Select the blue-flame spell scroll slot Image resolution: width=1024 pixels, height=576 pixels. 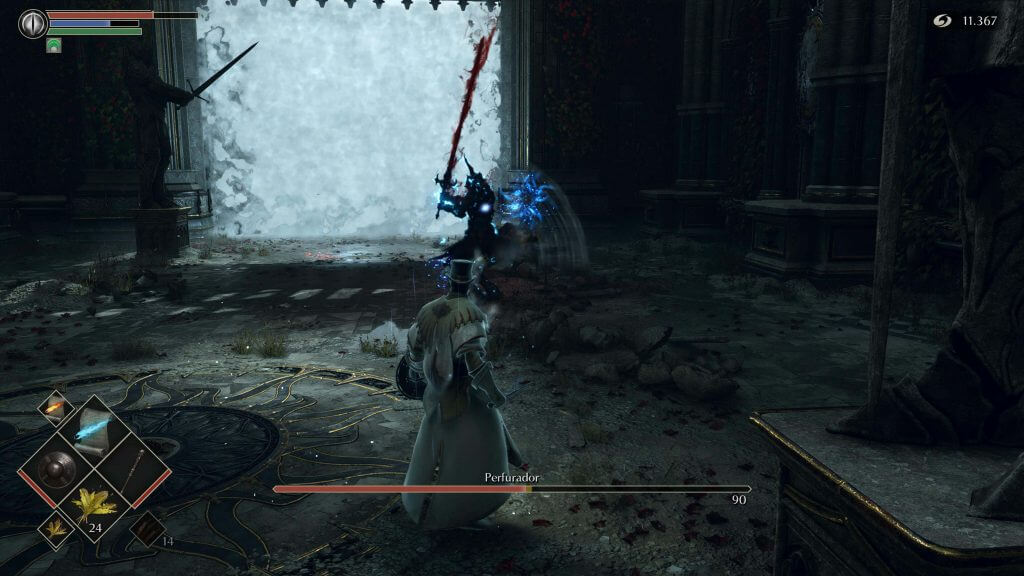(96, 427)
